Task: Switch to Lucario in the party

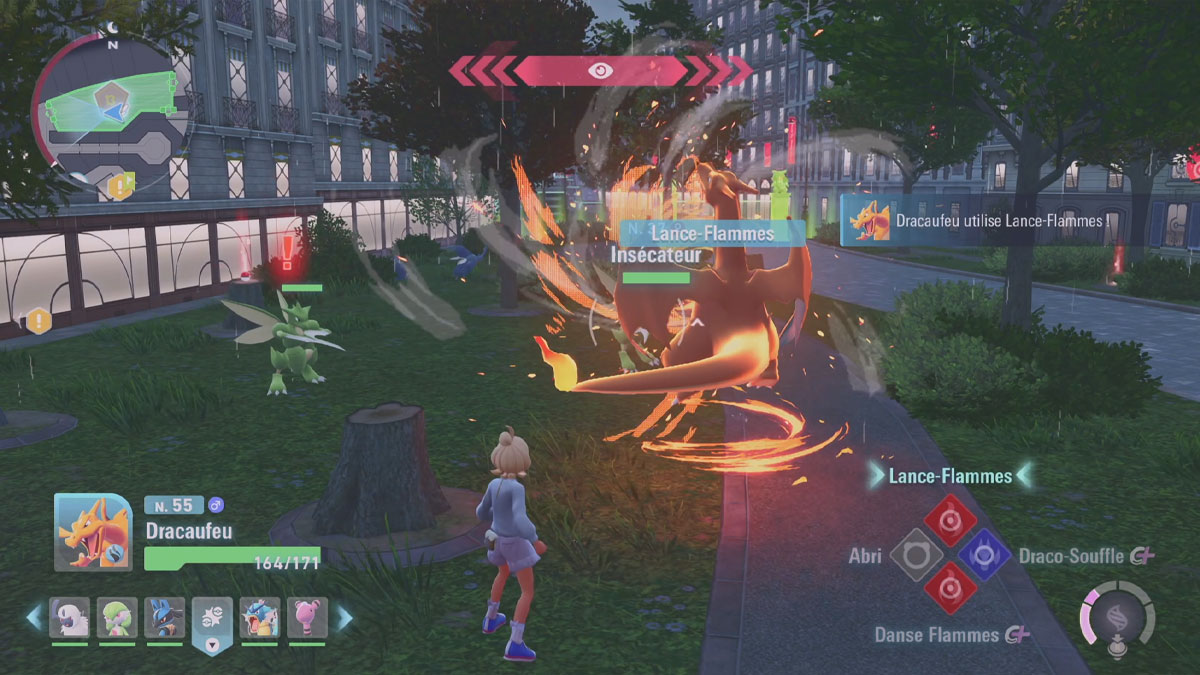Action: click(165, 618)
